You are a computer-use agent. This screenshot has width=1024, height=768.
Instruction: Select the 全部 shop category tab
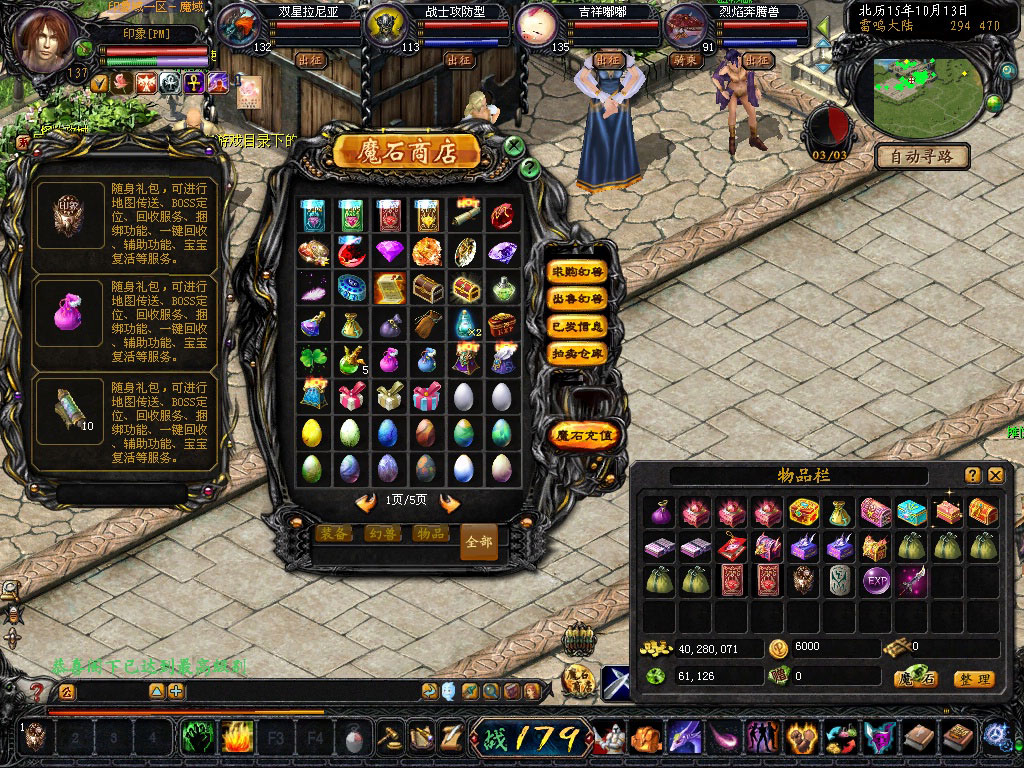pos(479,541)
